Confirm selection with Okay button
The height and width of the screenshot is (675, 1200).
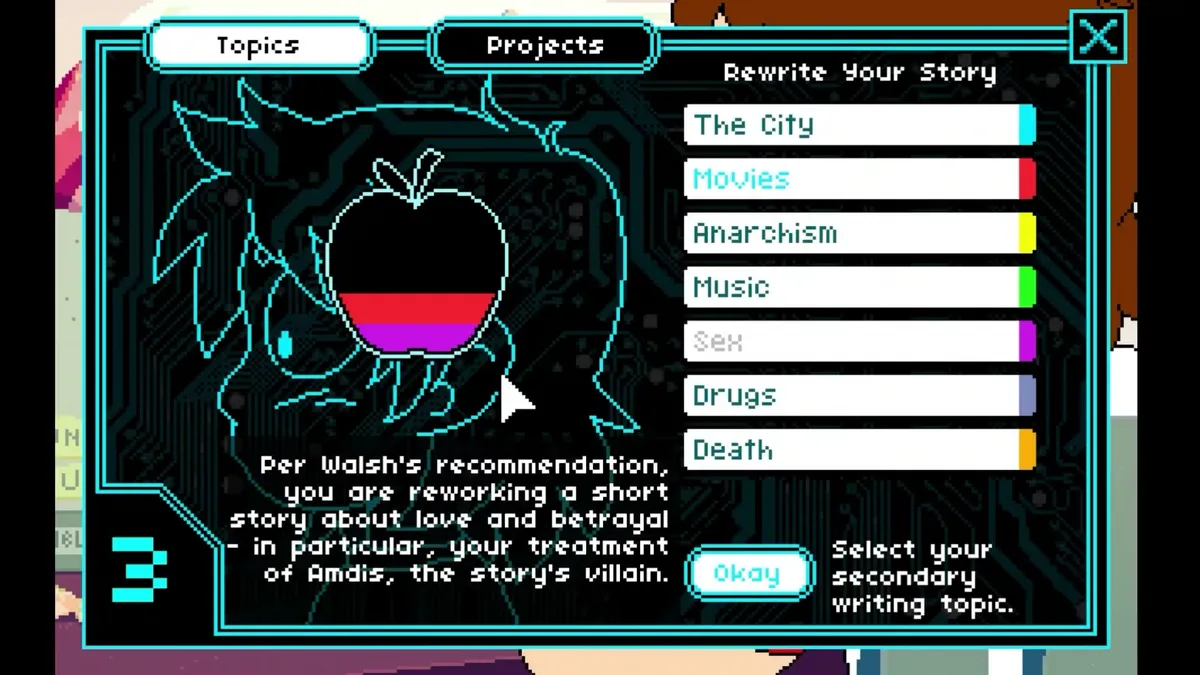click(x=747, y=574)
